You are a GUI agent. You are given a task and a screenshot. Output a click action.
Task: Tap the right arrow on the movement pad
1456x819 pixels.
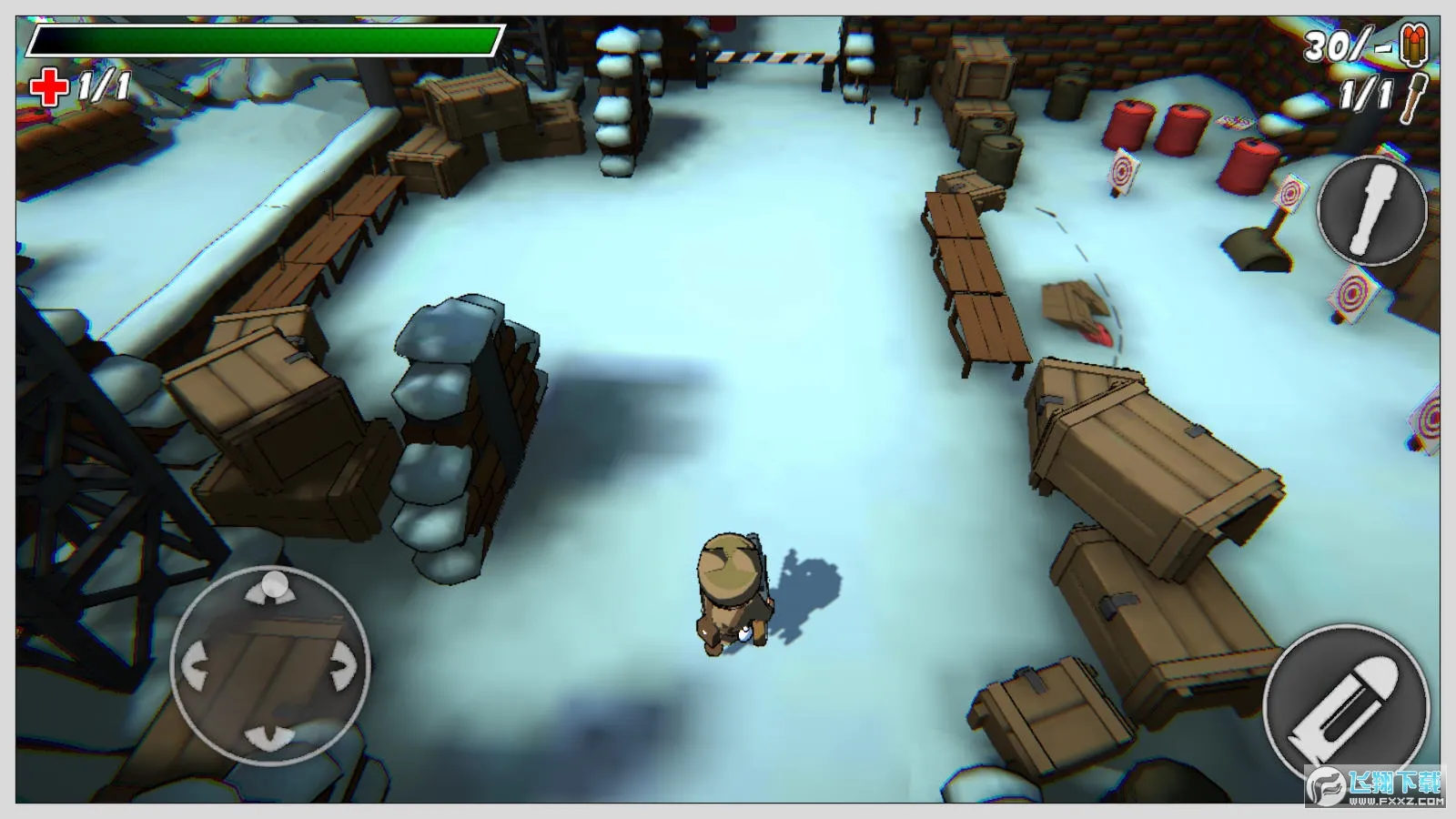pos(342,666)
